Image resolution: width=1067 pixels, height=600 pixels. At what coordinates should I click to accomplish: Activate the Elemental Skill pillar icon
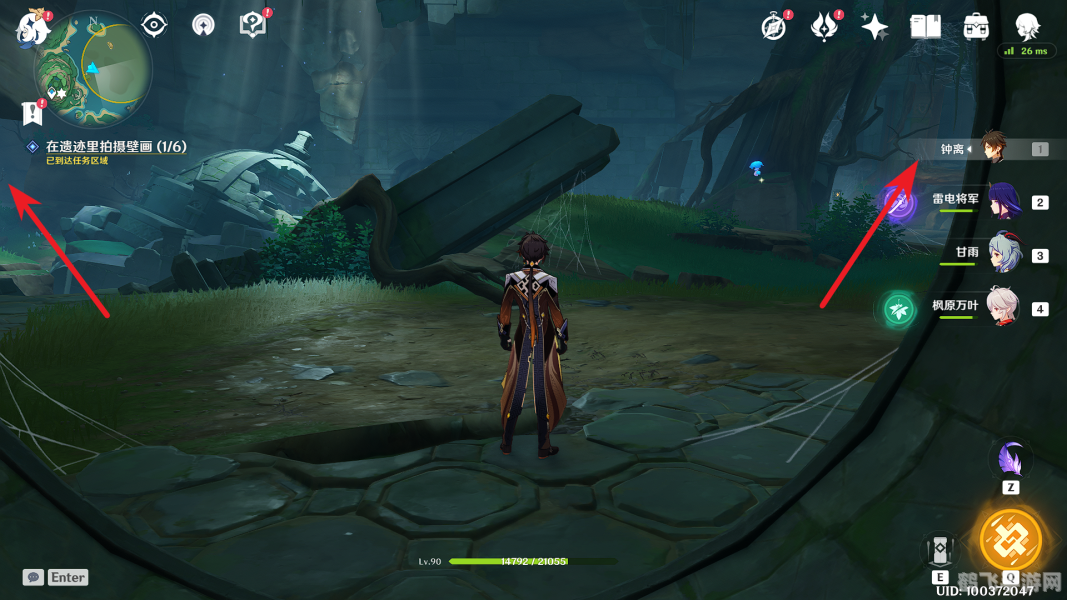[940, 549]
